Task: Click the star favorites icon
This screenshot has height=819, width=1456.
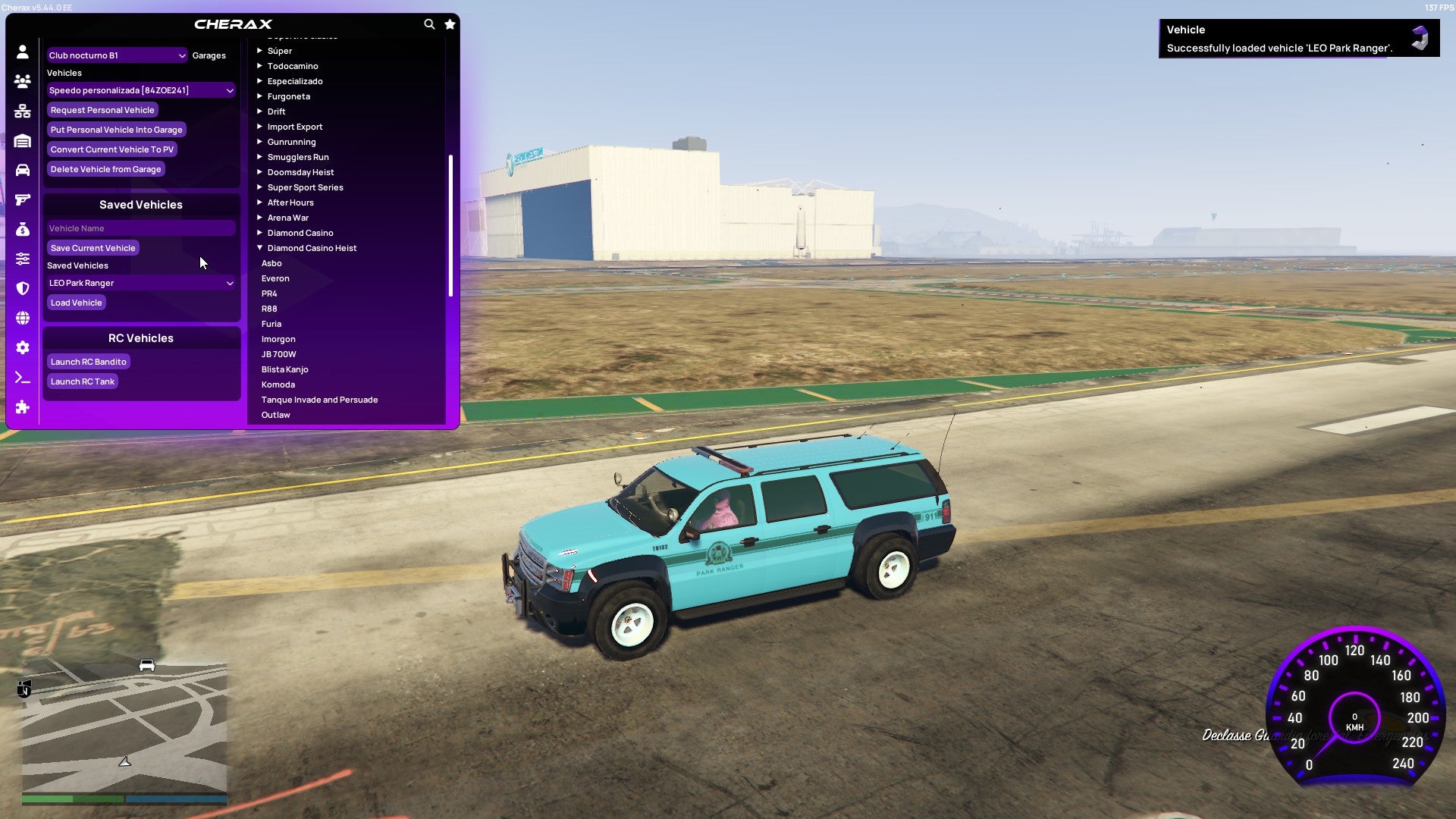Action: 450,24
